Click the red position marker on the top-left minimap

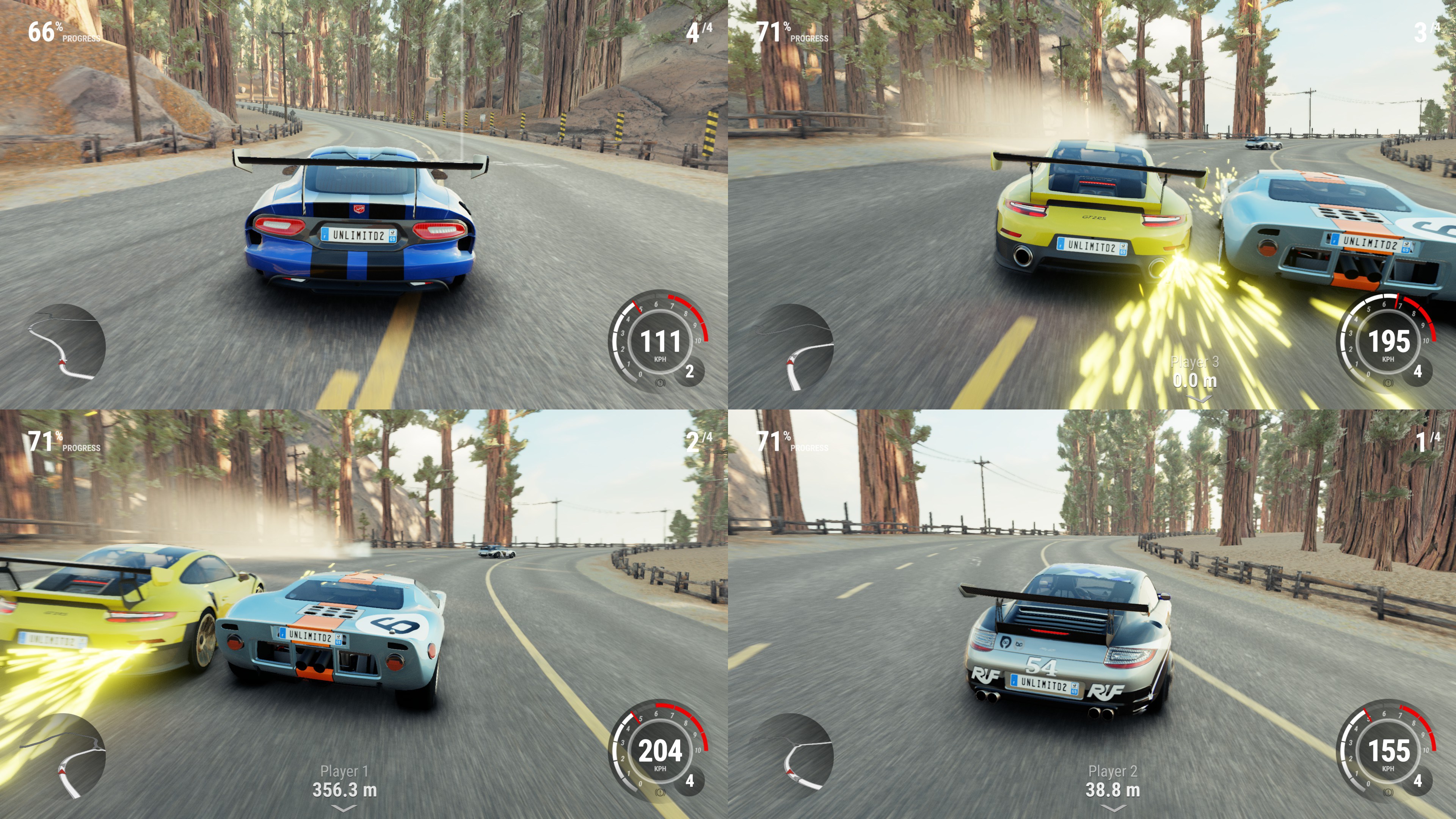click(x=62, y=362)
